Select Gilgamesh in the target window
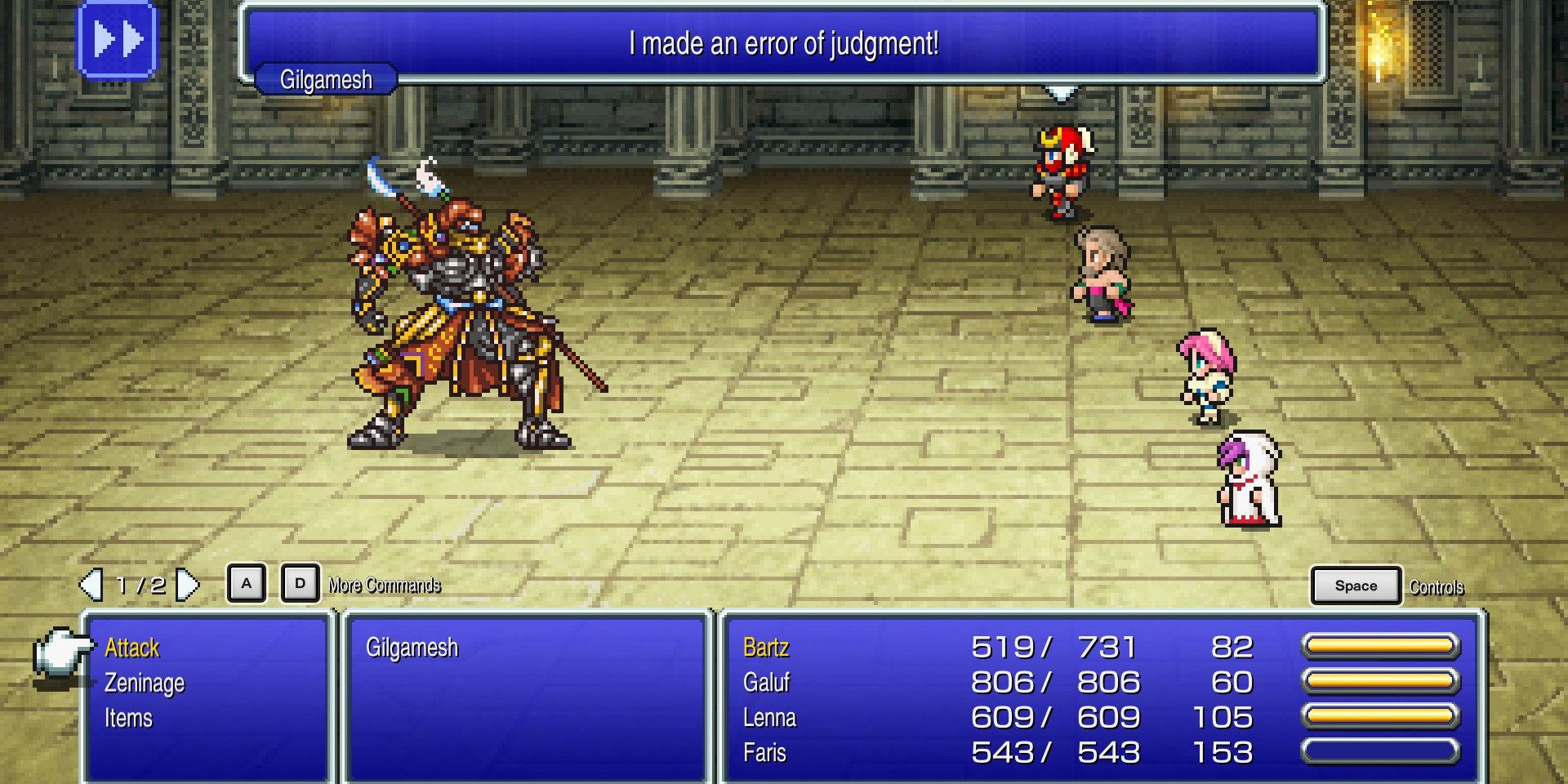This screenshot has width=1568, height=784. (413, 646)
